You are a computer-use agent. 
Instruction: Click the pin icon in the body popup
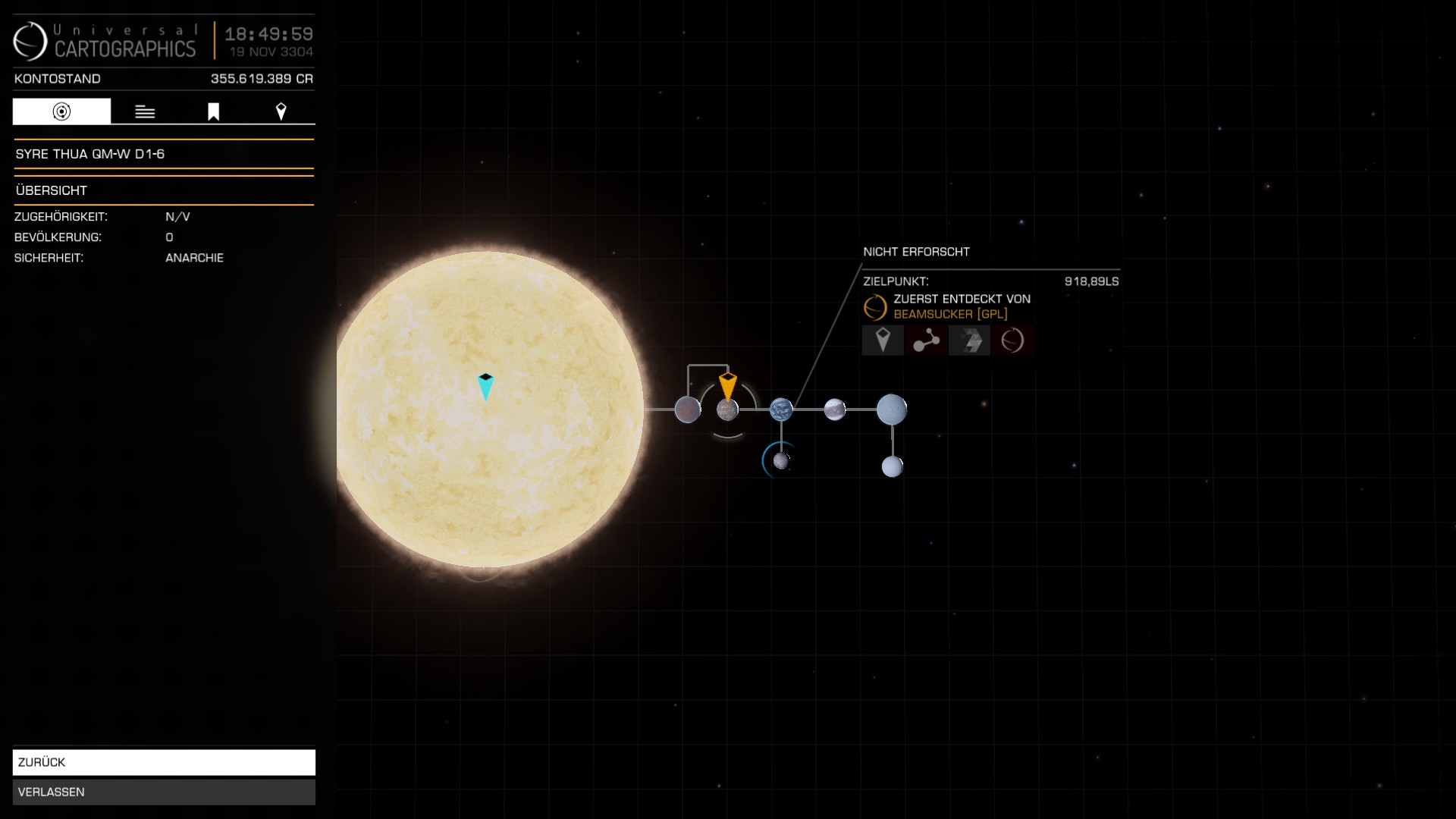[x=883, y=340]
